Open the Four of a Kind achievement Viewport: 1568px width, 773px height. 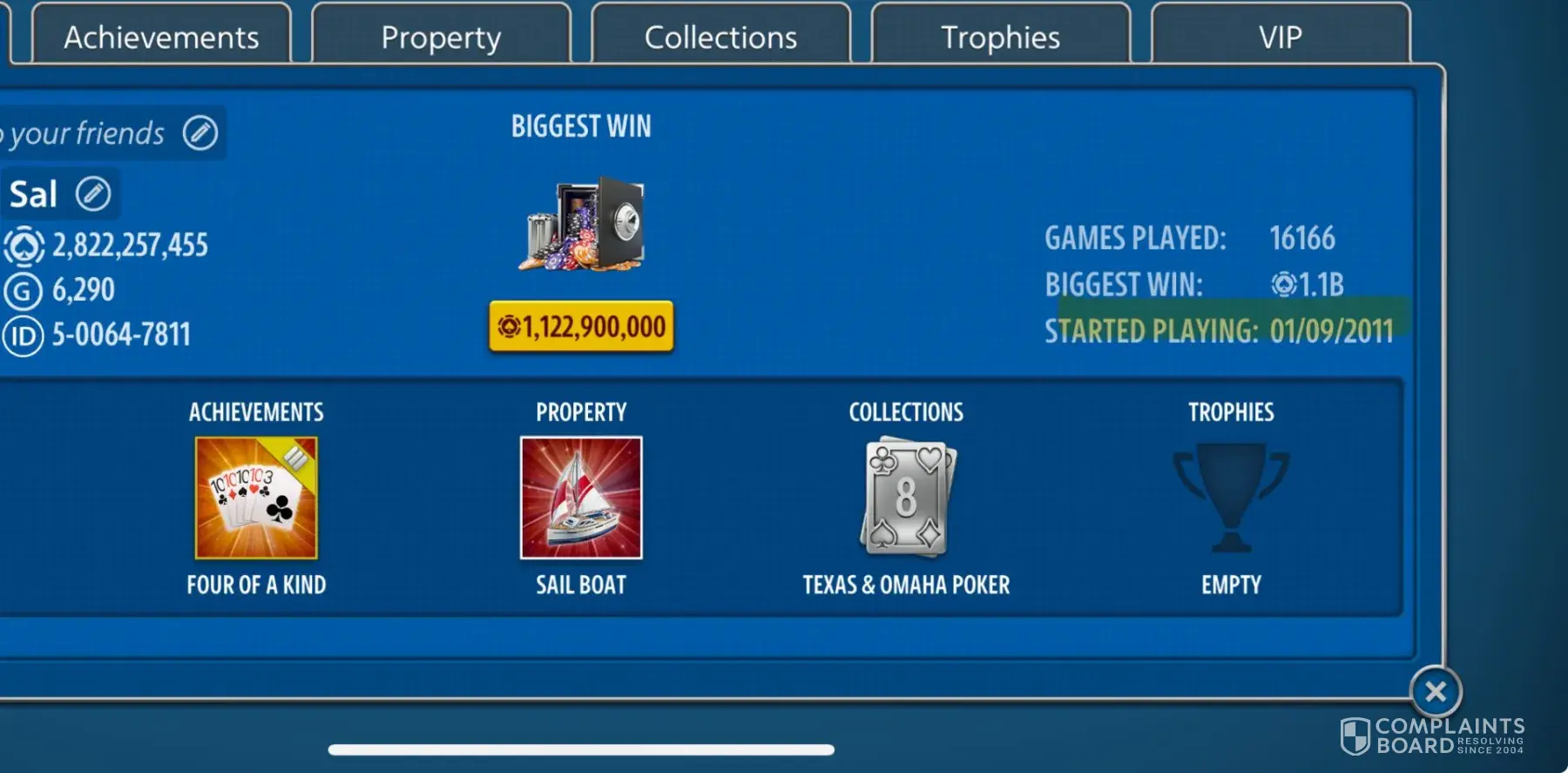pyautogui.click(x=256, y=498)
